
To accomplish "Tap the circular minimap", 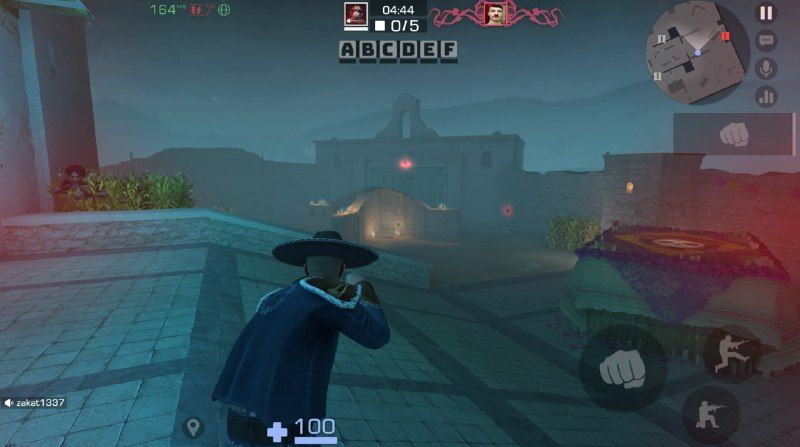I will 697,53.
